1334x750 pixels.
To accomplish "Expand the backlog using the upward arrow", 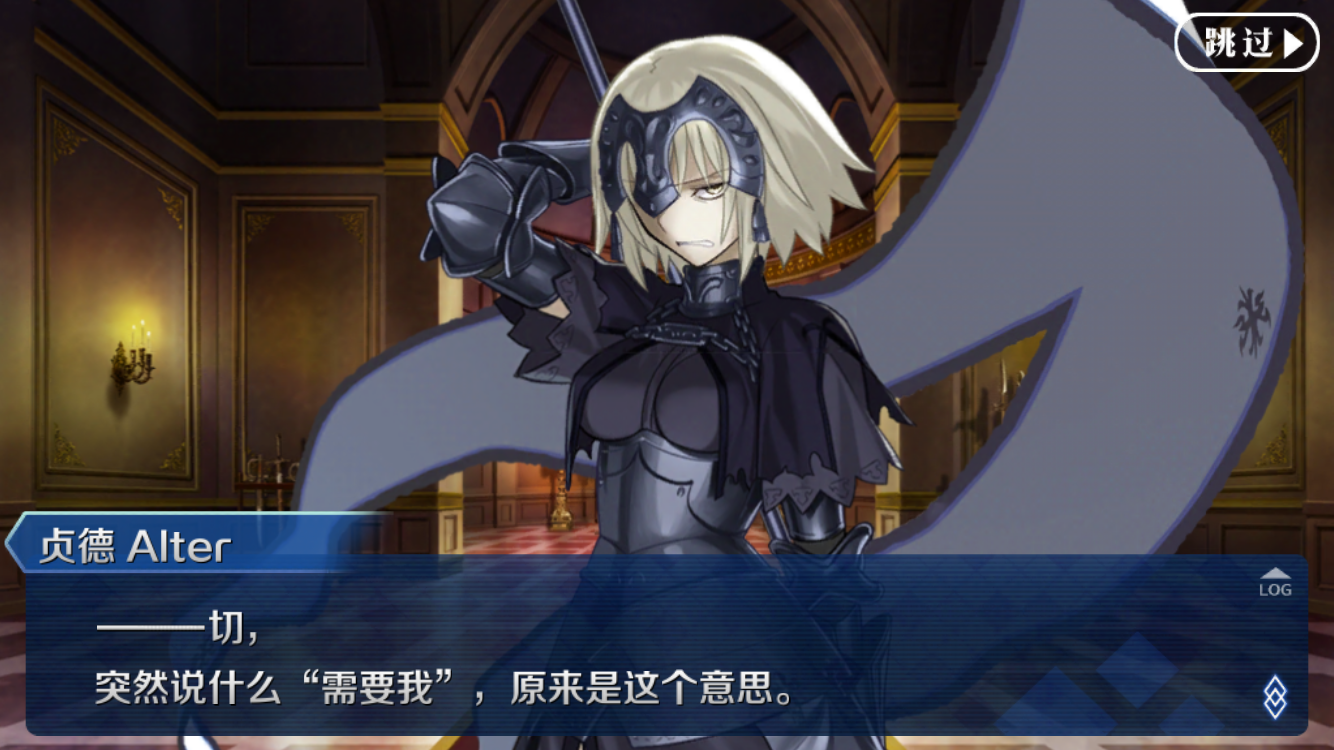I will (1274, 574).
